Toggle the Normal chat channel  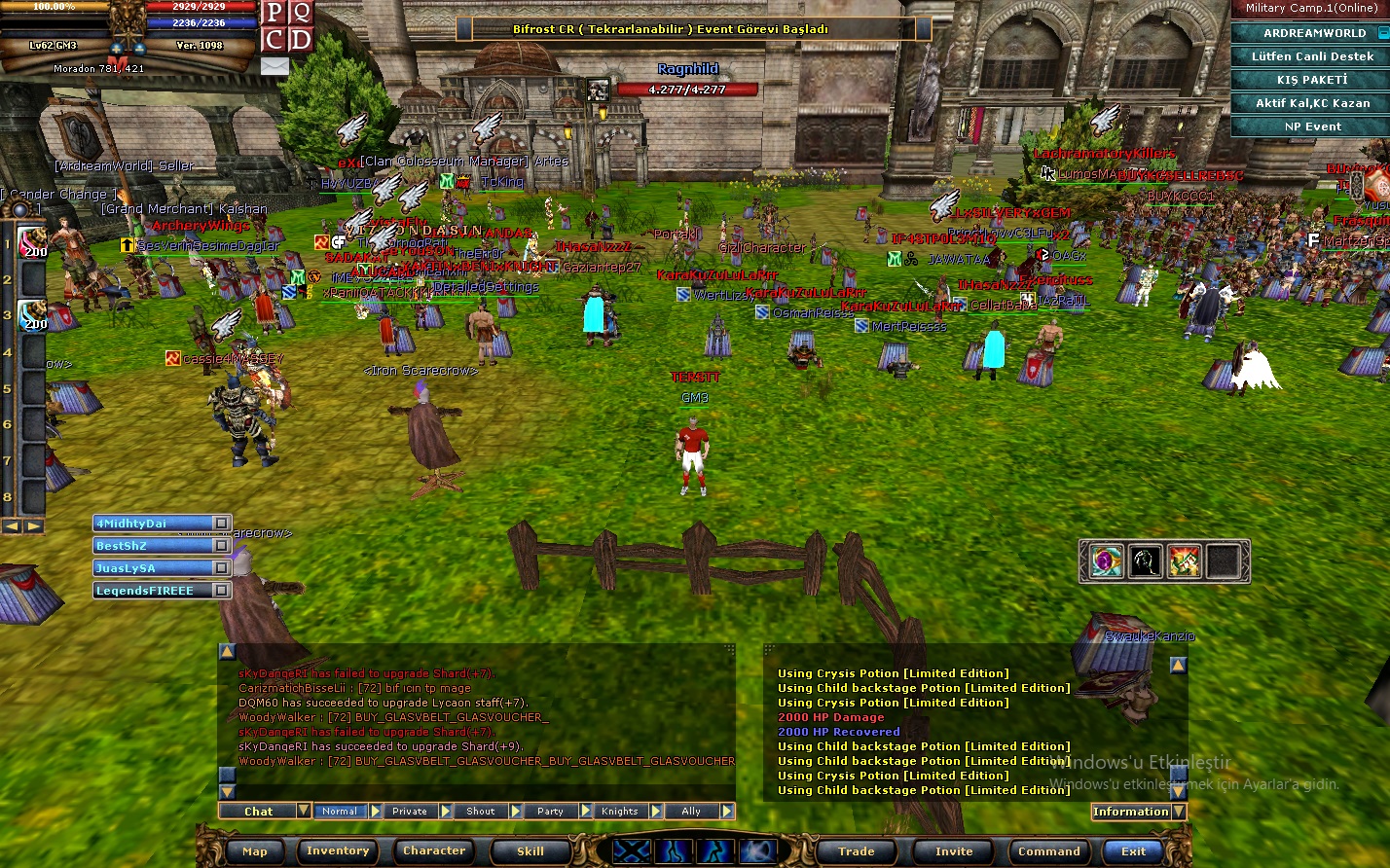pos(340,811)
